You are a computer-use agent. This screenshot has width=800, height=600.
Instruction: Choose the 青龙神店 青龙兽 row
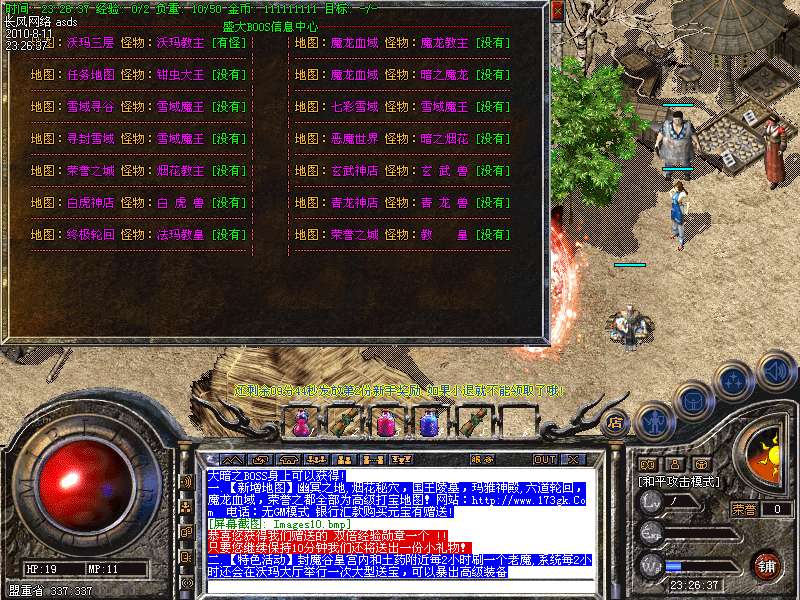(x=402, y=203)
